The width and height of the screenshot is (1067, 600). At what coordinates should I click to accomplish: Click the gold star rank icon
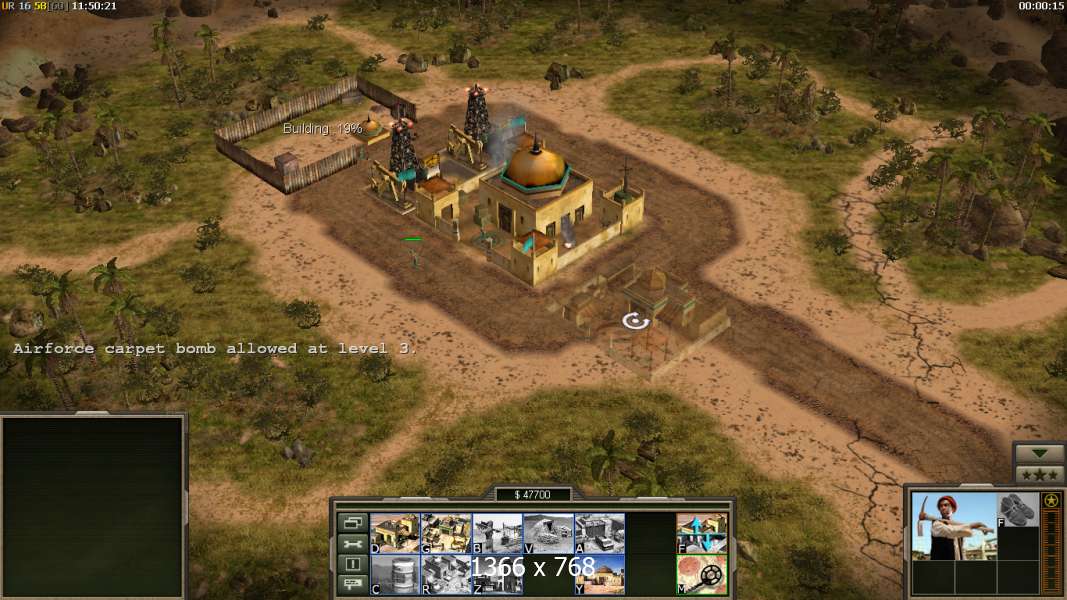click(1050, 500)
